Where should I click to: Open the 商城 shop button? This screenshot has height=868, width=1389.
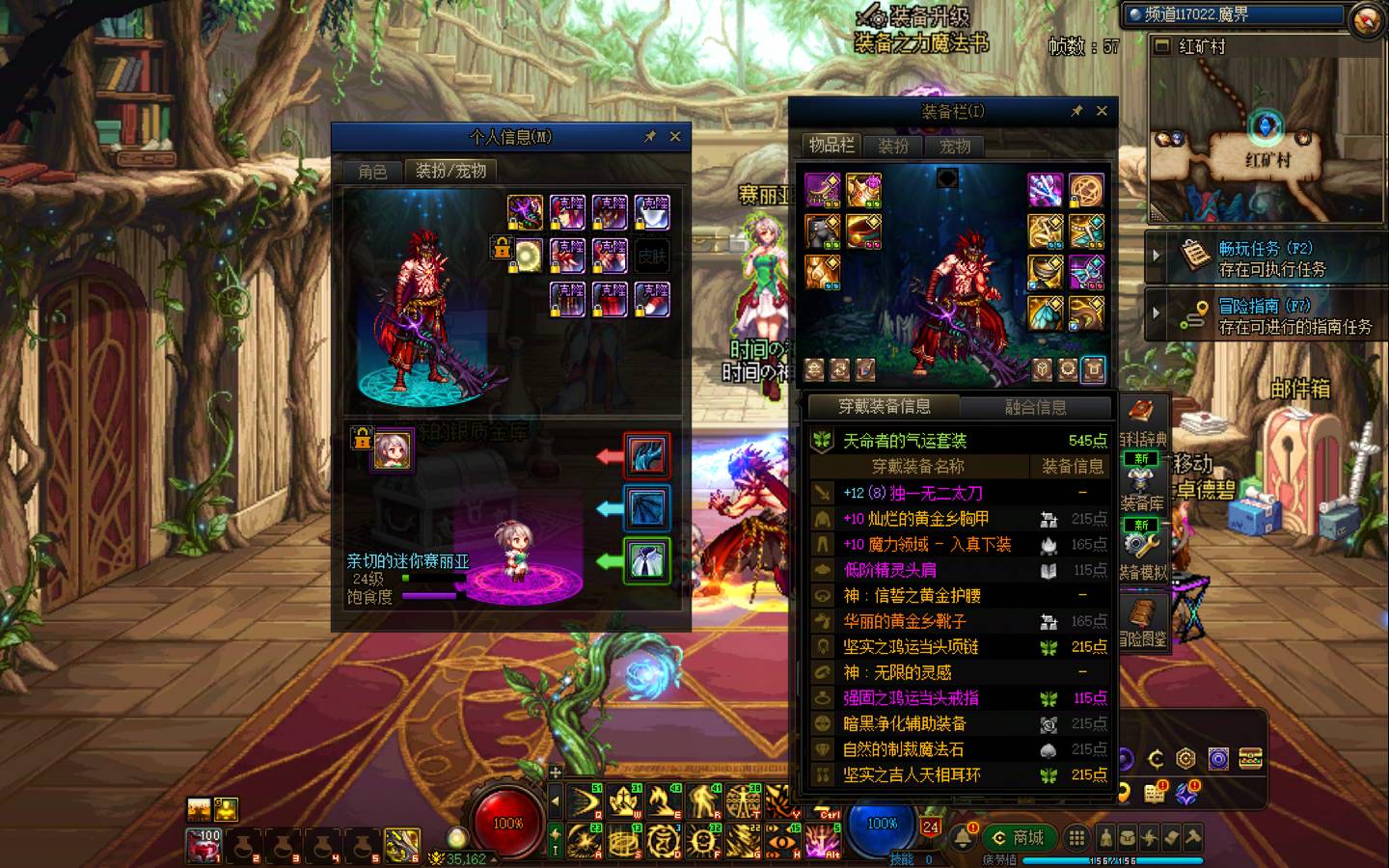1019,837
